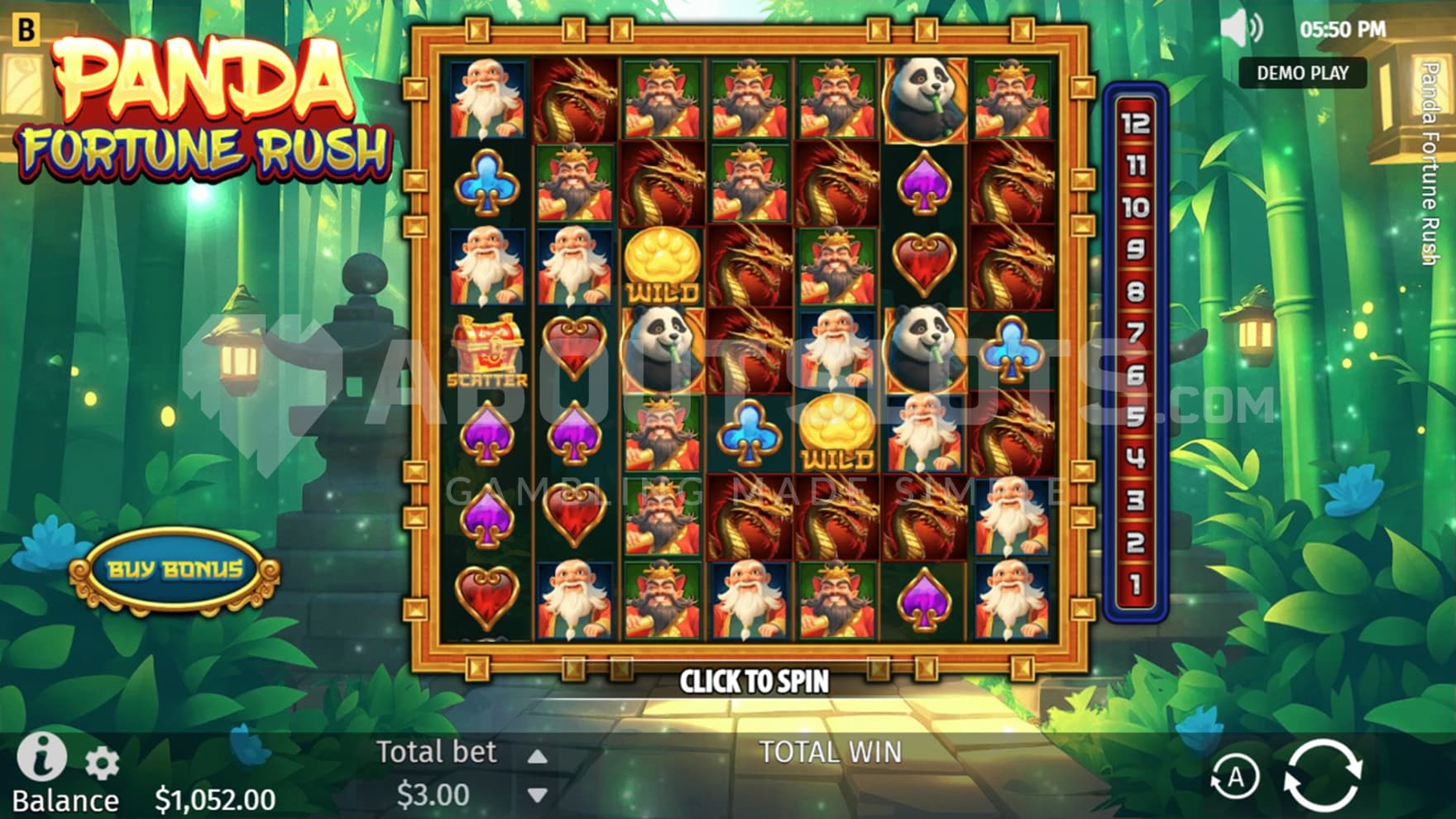Toggle the sound speaker icon
This screenshot has height=819, width=1456.
click(x=1241, y=30)
